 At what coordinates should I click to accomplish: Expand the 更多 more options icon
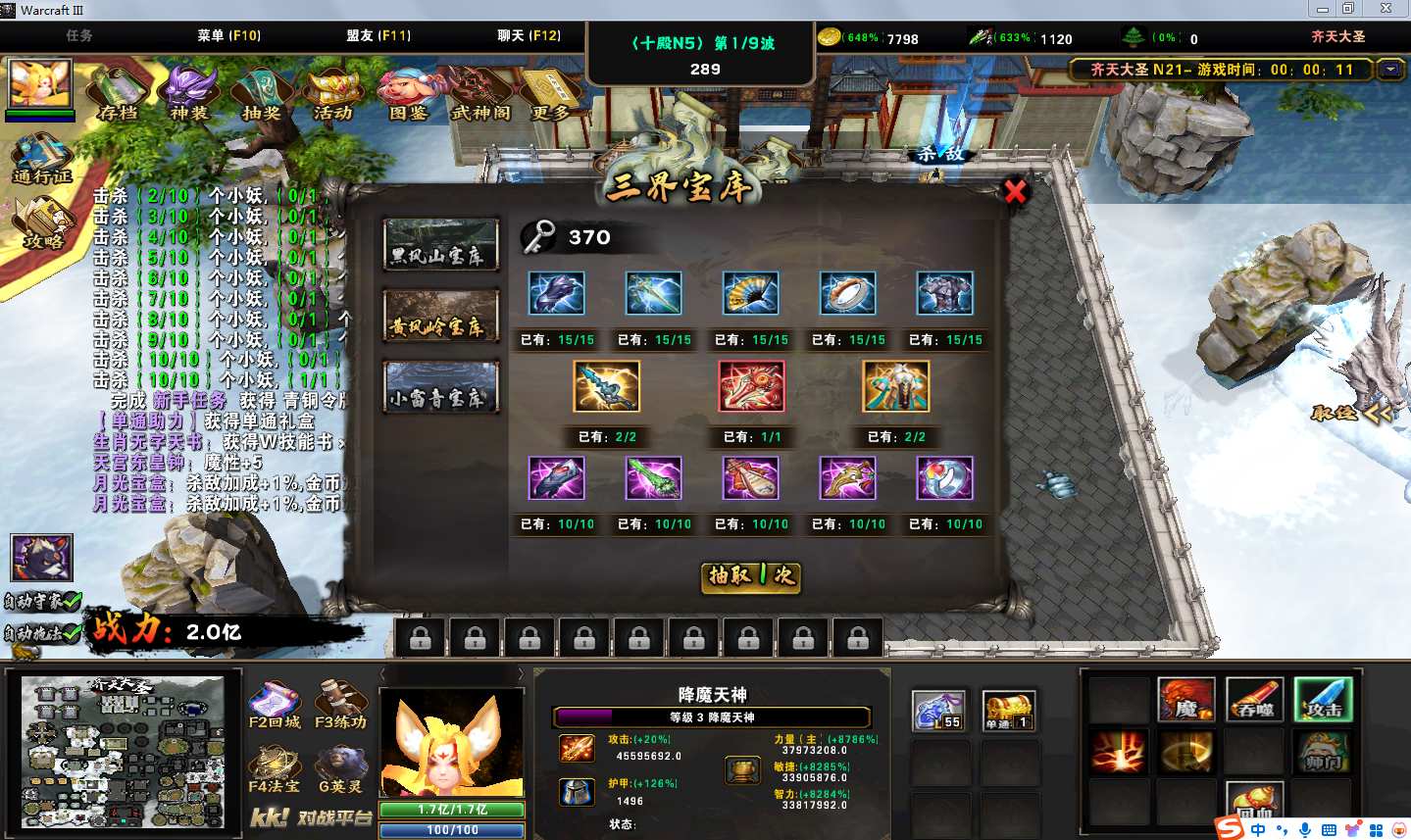(x=550, y=92)
